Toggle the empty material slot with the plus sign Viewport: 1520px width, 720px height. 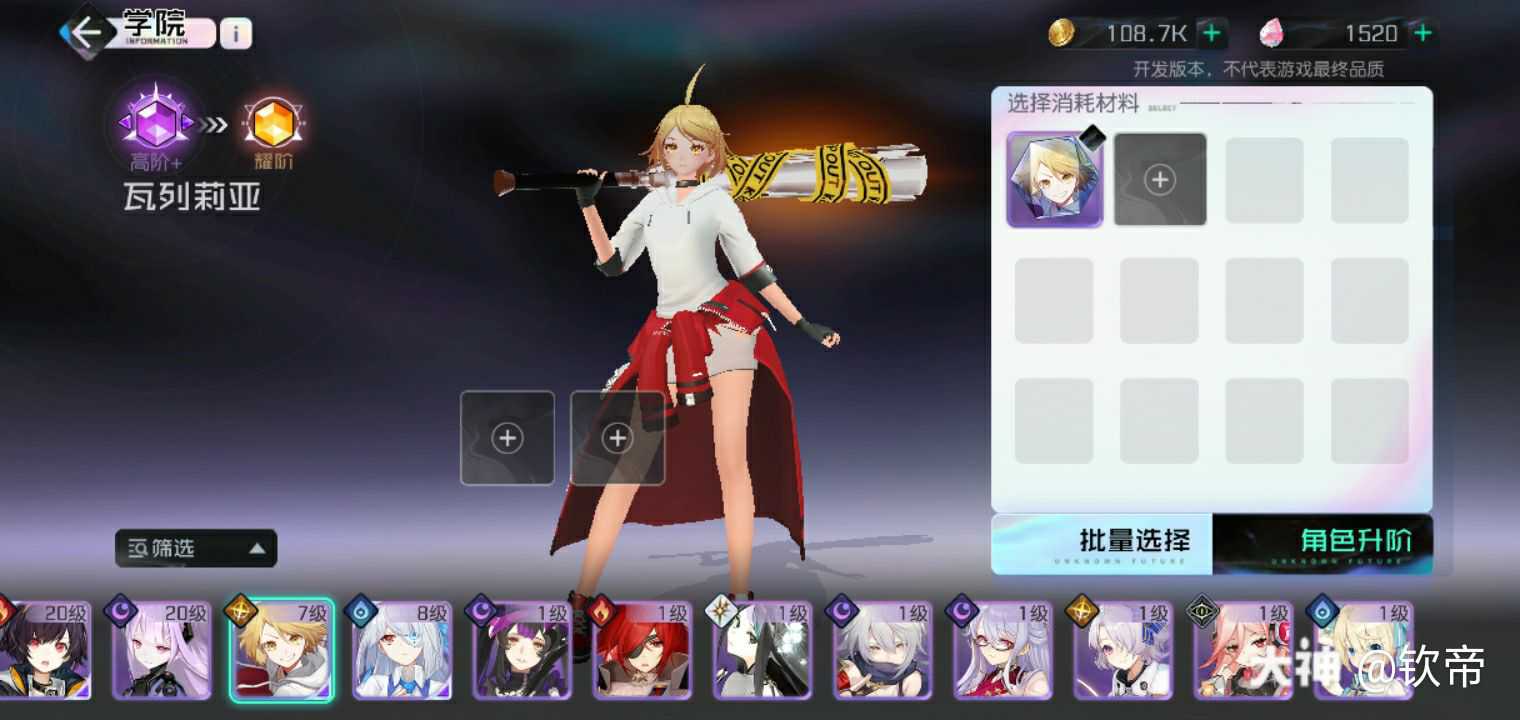click(x=1159, y=178)
